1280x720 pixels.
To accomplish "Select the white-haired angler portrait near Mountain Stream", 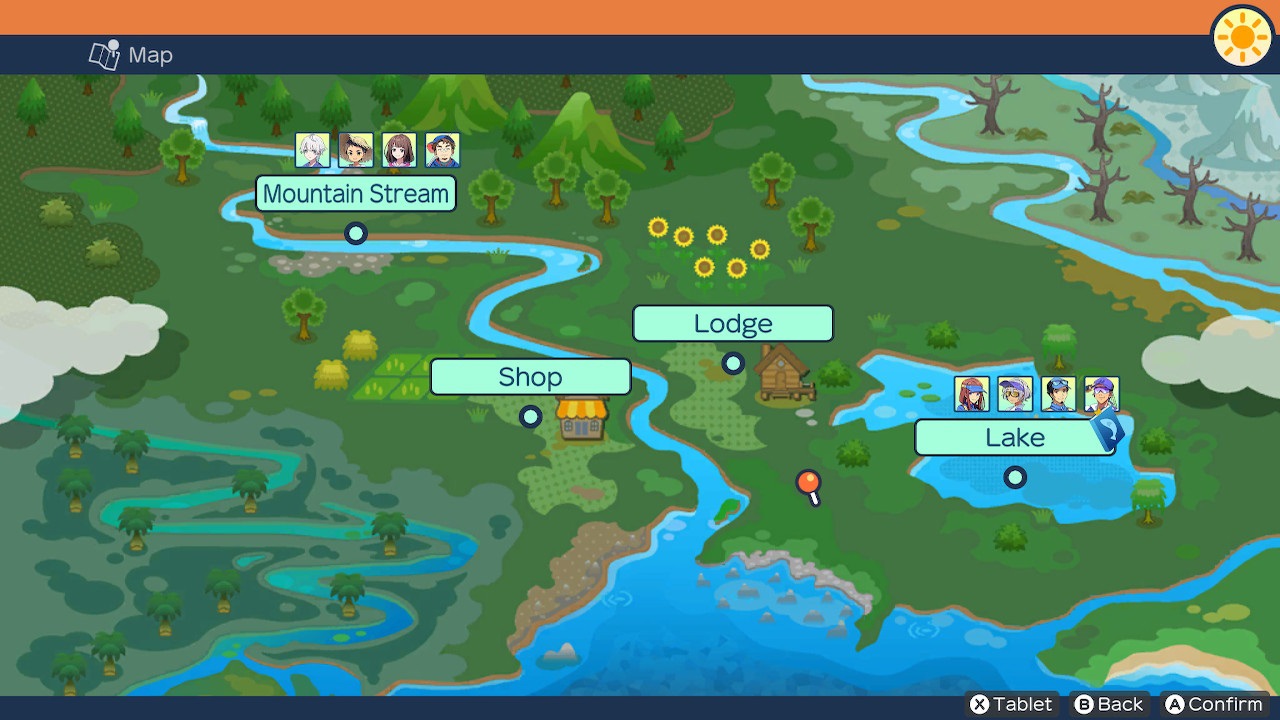I will pyautogui.click(x=311, y=150).
